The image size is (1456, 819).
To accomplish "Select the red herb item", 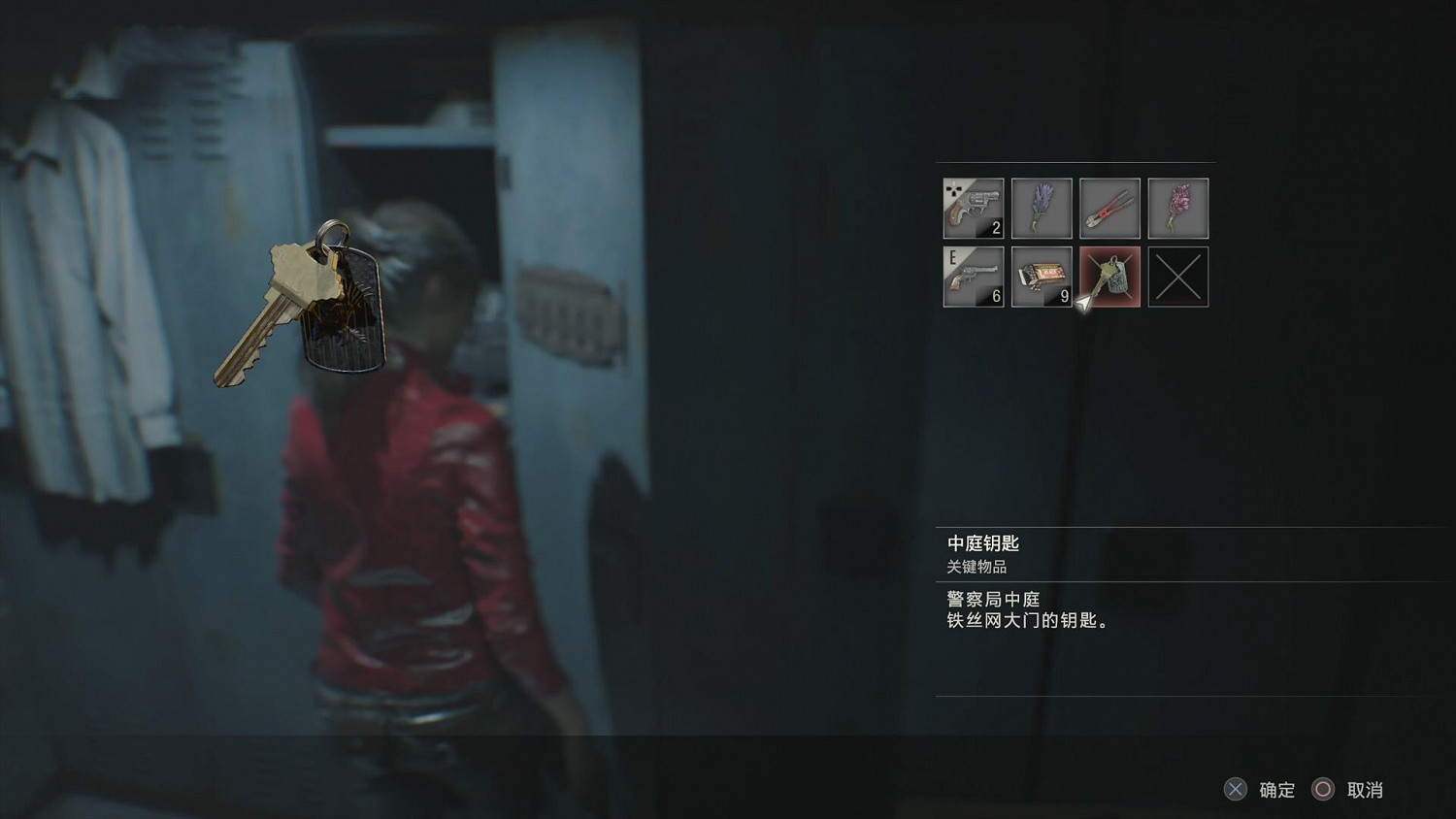I will tap(1177, 208).
